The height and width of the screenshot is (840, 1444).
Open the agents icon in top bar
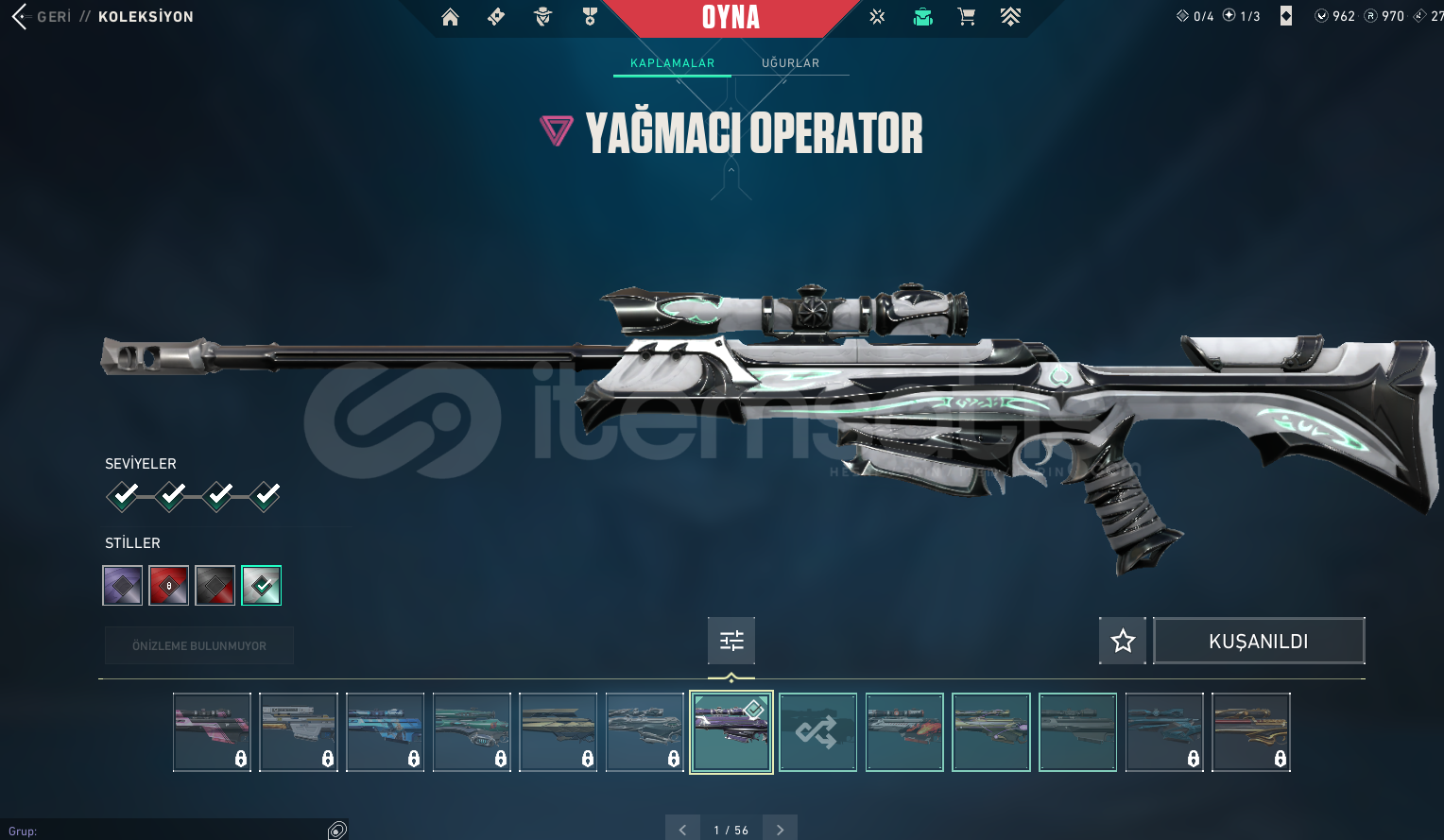pos(542,16)
